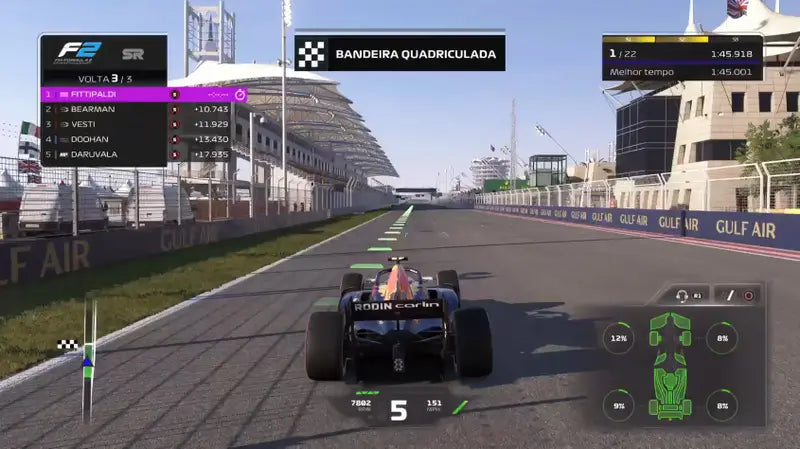
Task: Click the Bandeira Quadriculada banner
Action: 400,53
